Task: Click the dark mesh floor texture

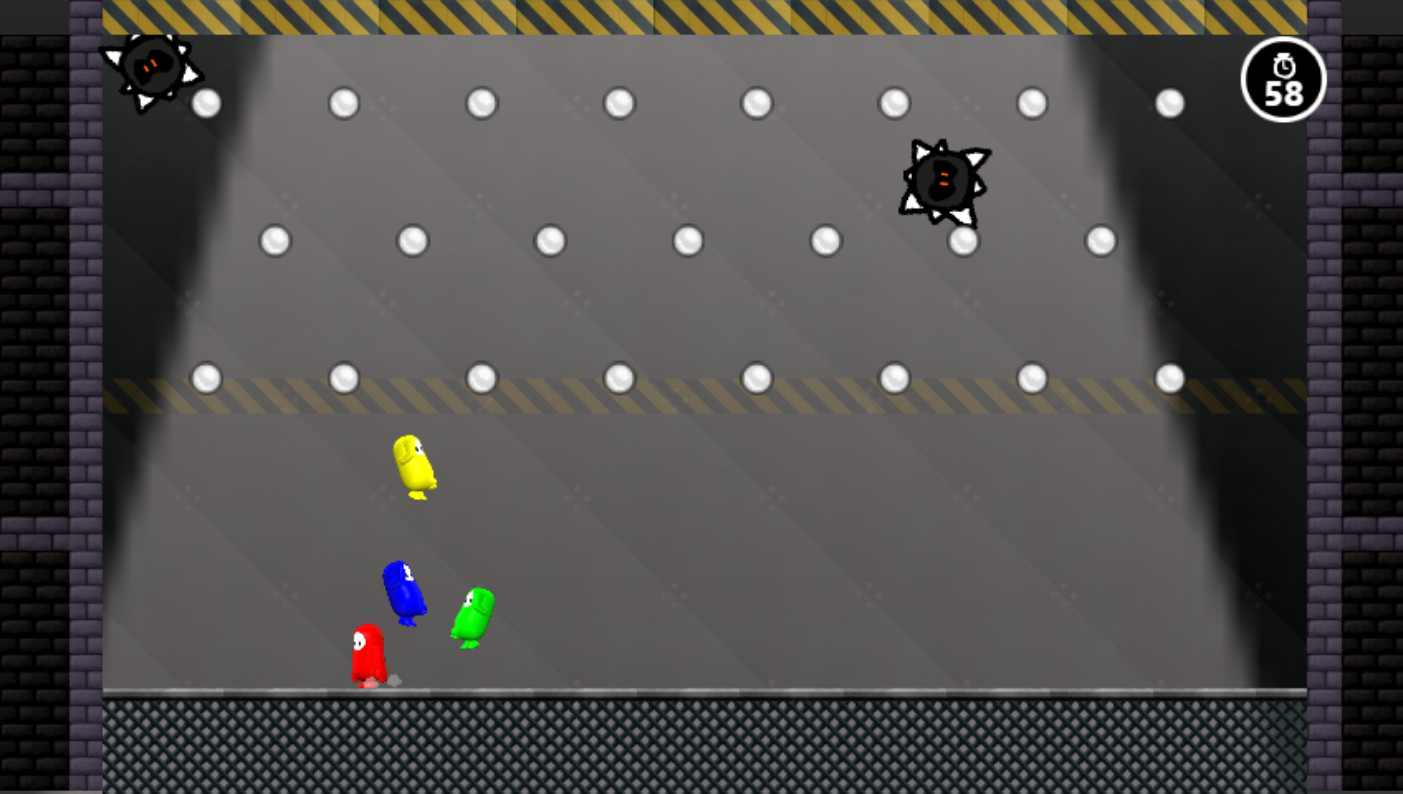Action: 700,745
